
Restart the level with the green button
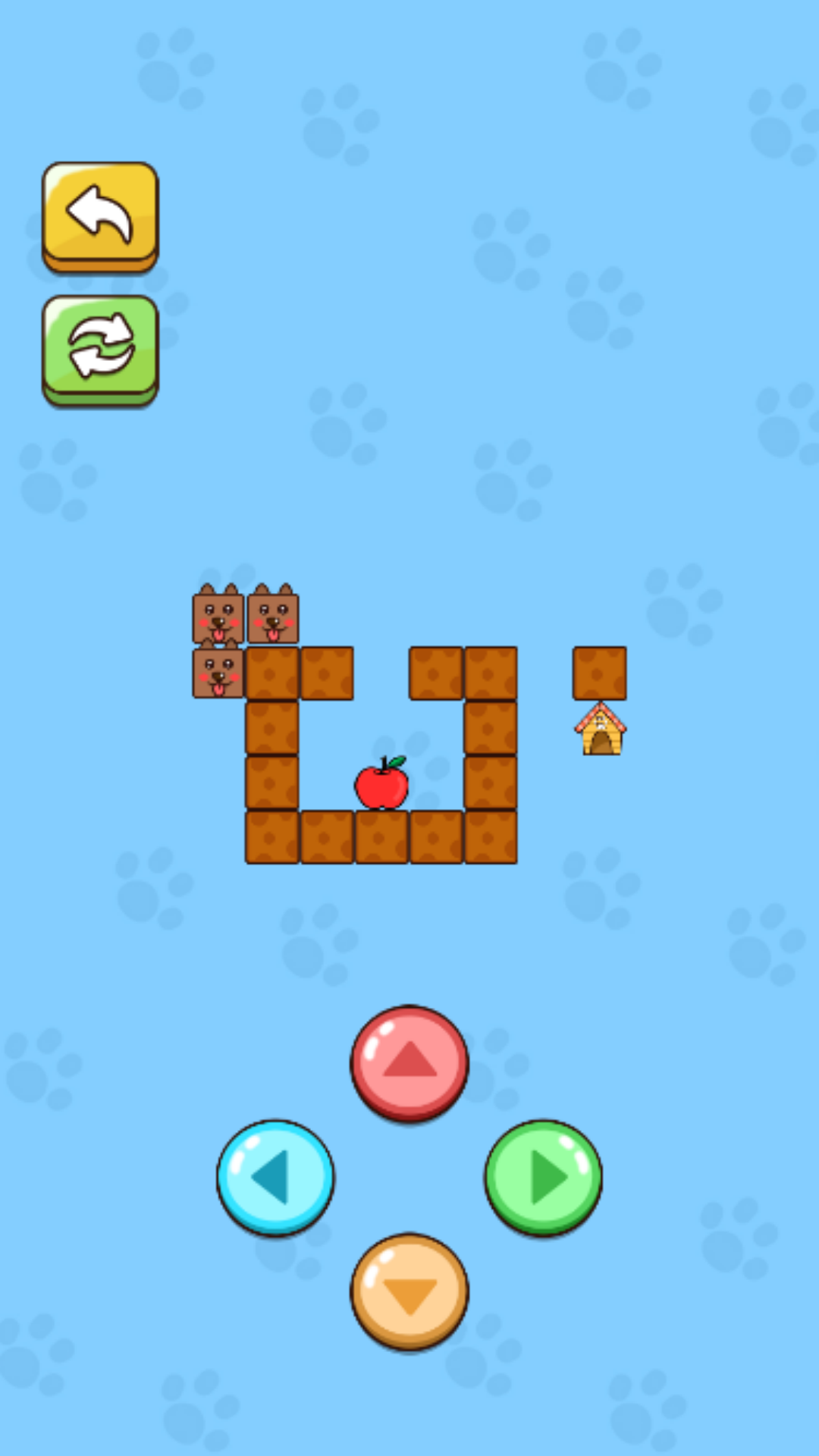100,348
